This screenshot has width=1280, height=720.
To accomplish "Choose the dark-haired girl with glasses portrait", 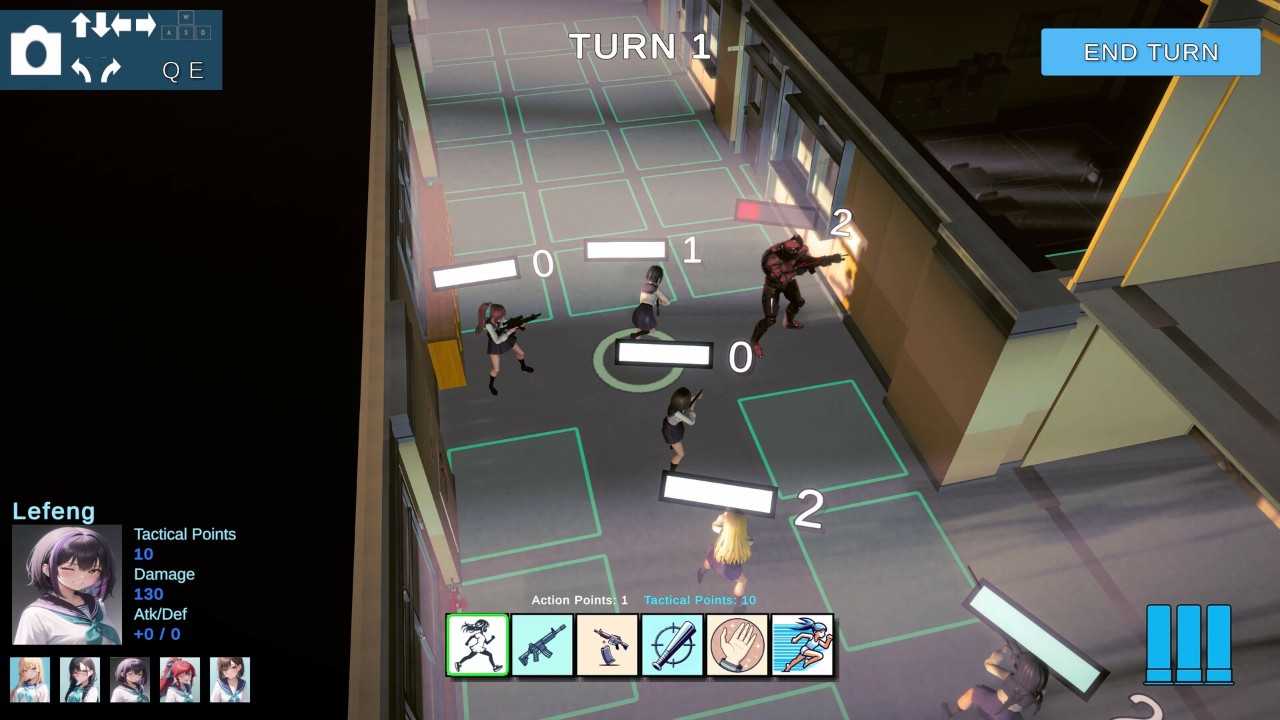I will (x=80, y=679).
